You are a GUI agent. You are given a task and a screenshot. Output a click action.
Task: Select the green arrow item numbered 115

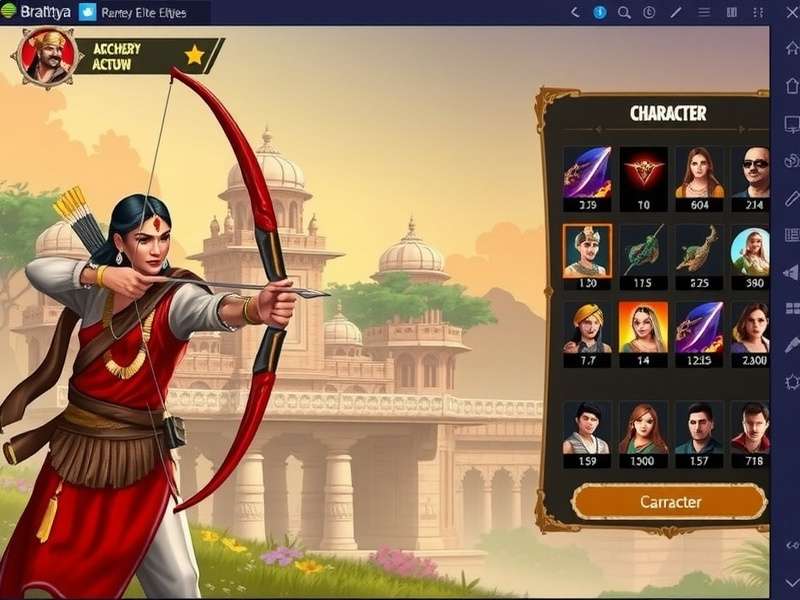coord(643,251)
